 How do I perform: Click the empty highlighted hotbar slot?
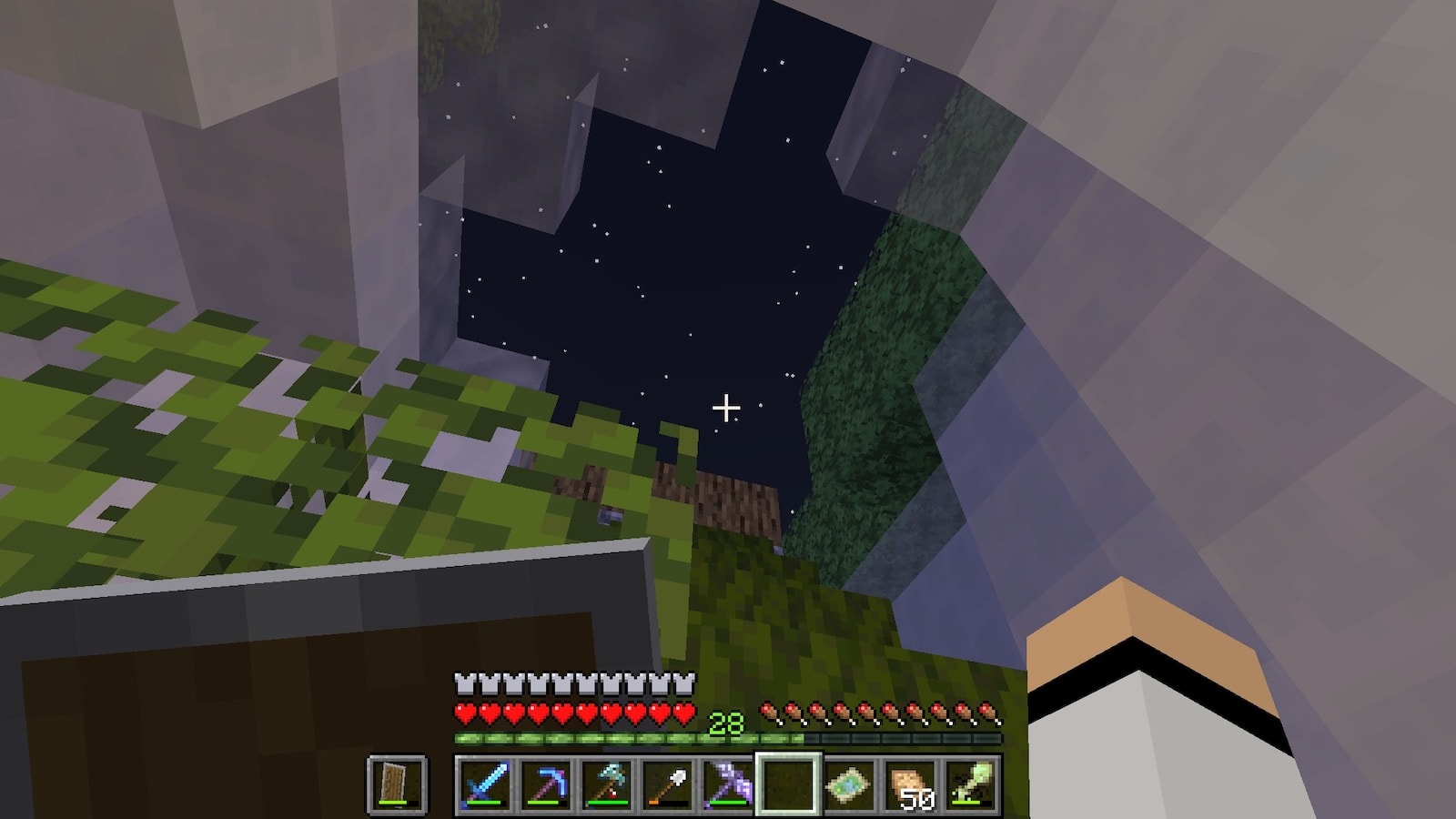(x=788, y=784)
